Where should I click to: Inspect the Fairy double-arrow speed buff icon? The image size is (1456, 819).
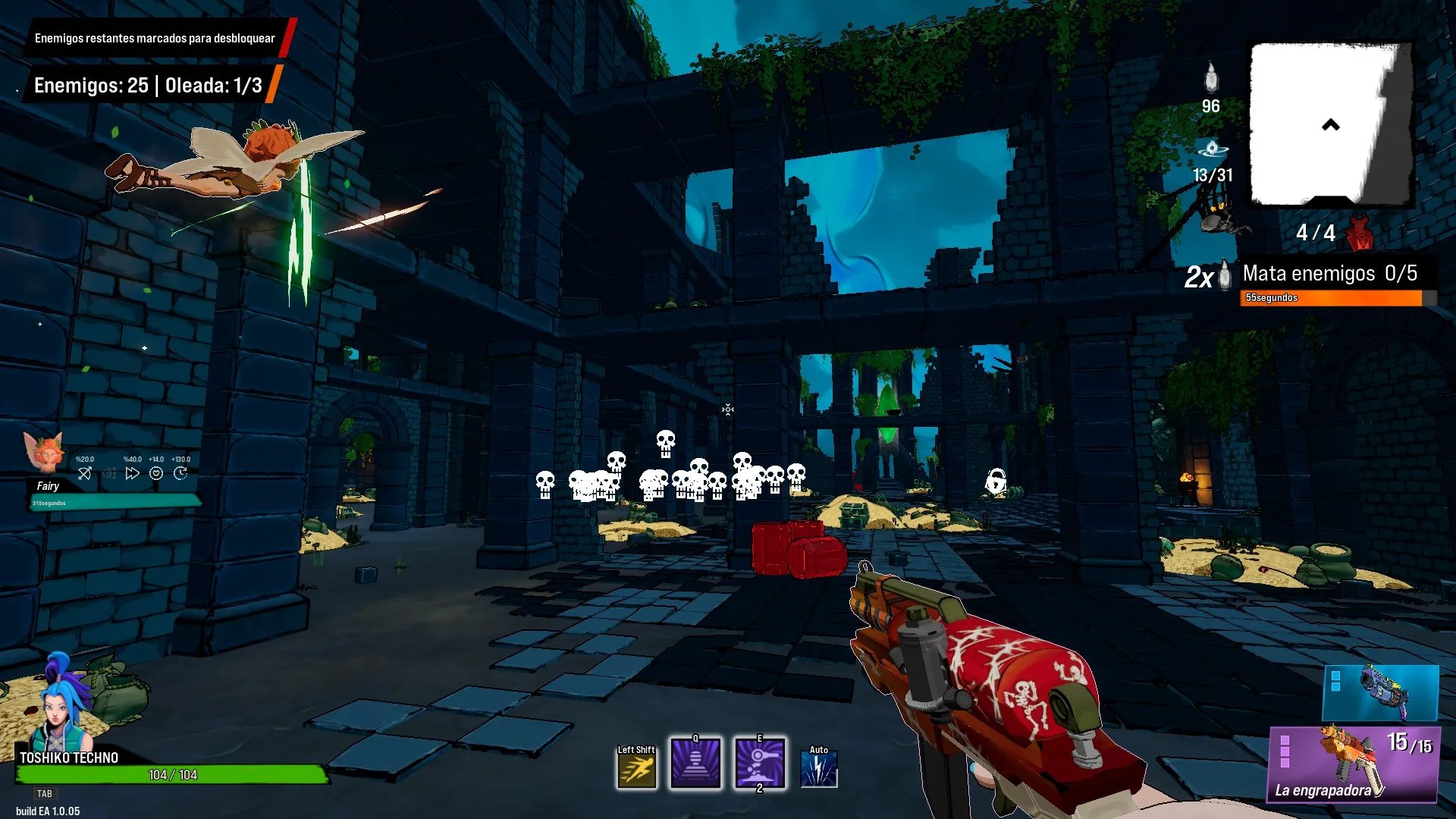coord(133,473)
